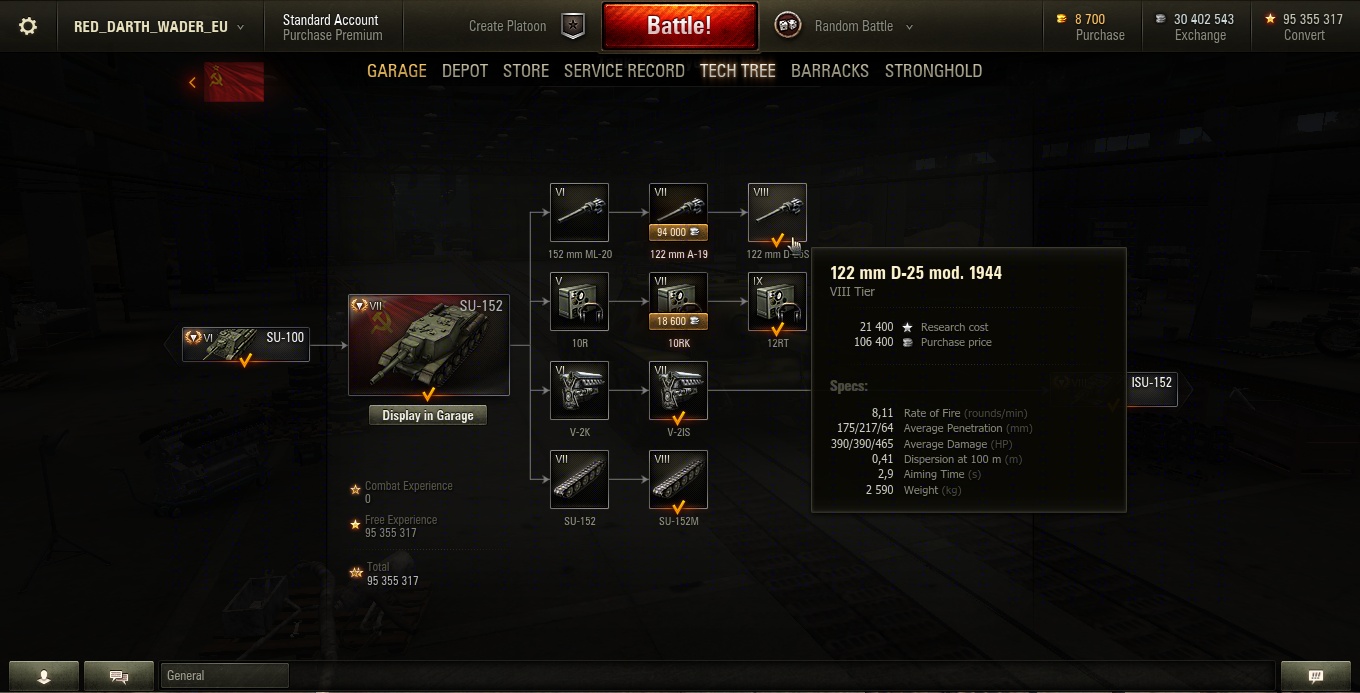Open the credits Exchange option
This screenshot has height=693, width=1360.
click(x=1200, y=27)
